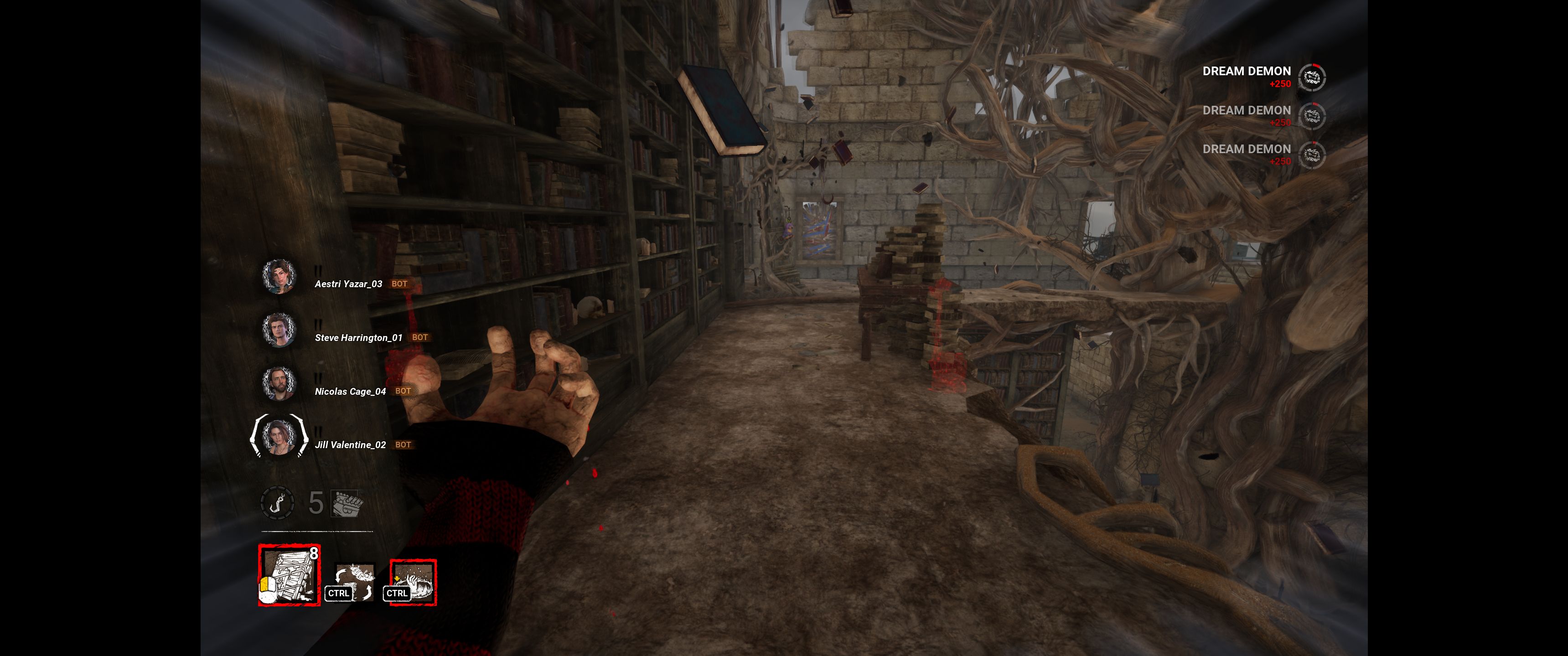Select Aestri Yazar_03's survivor portrait
The width and height of the screenshot is (1568, 656).
click(x=279, y=276)
